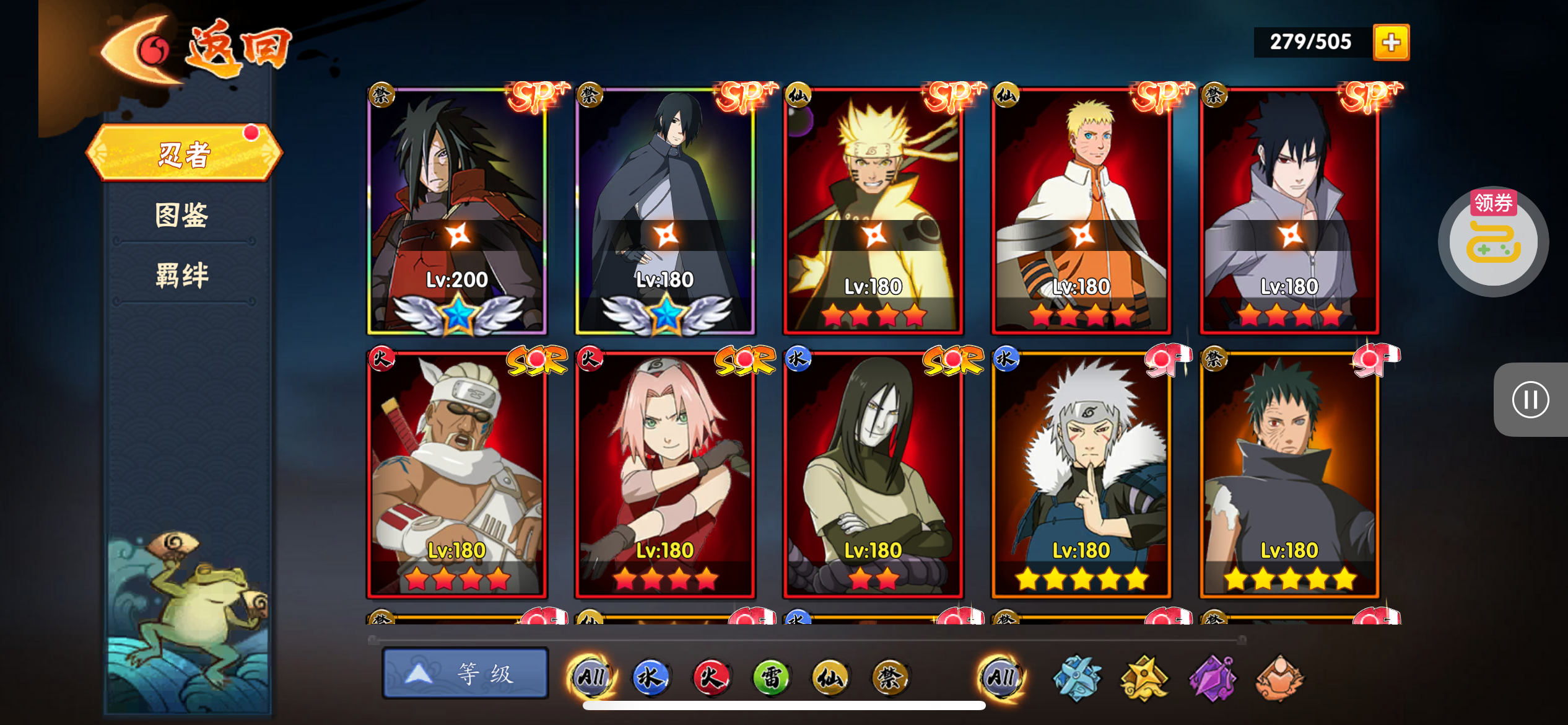Pick the Obito ninja card
Screen dimensions: 1568x725
coord(1289,474)
